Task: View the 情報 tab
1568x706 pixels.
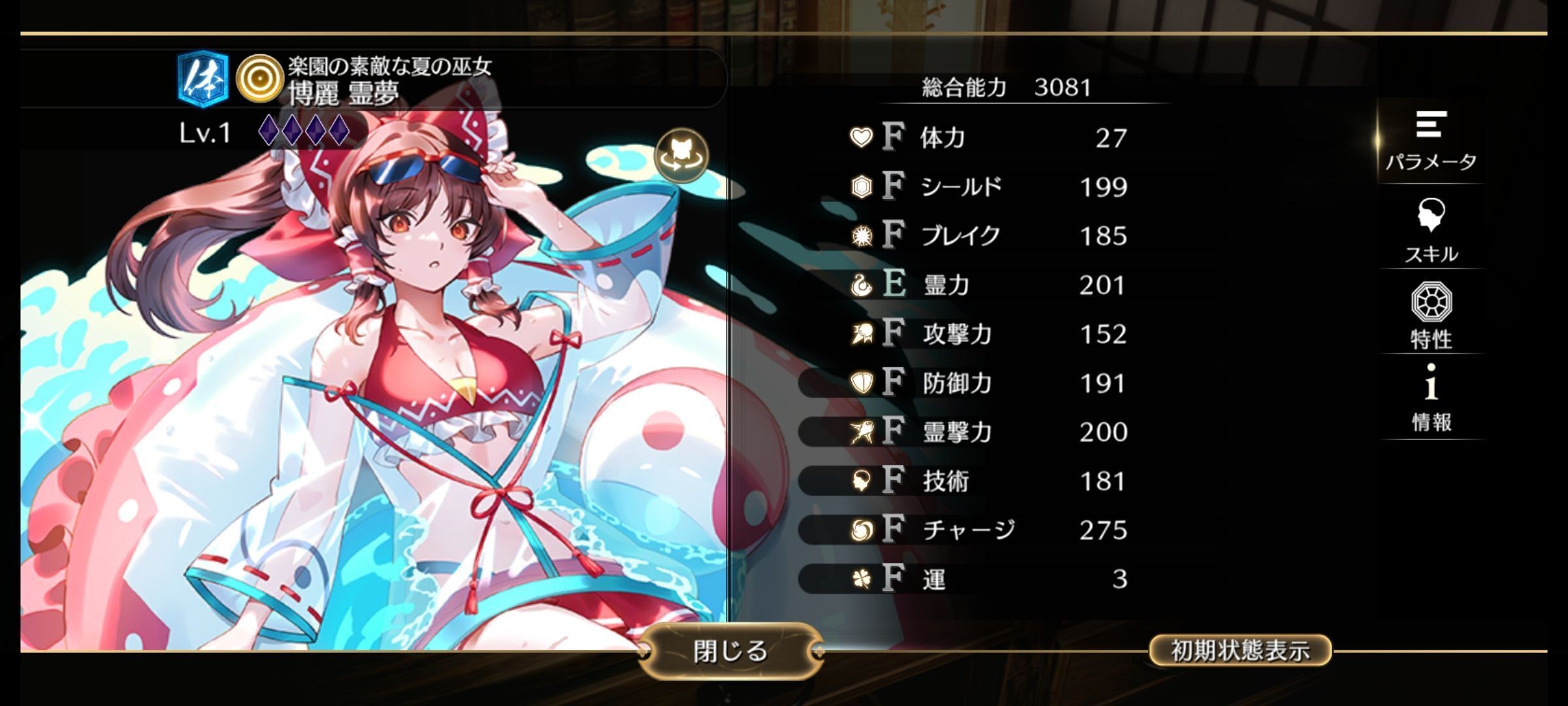Action: coord(1431,399)
